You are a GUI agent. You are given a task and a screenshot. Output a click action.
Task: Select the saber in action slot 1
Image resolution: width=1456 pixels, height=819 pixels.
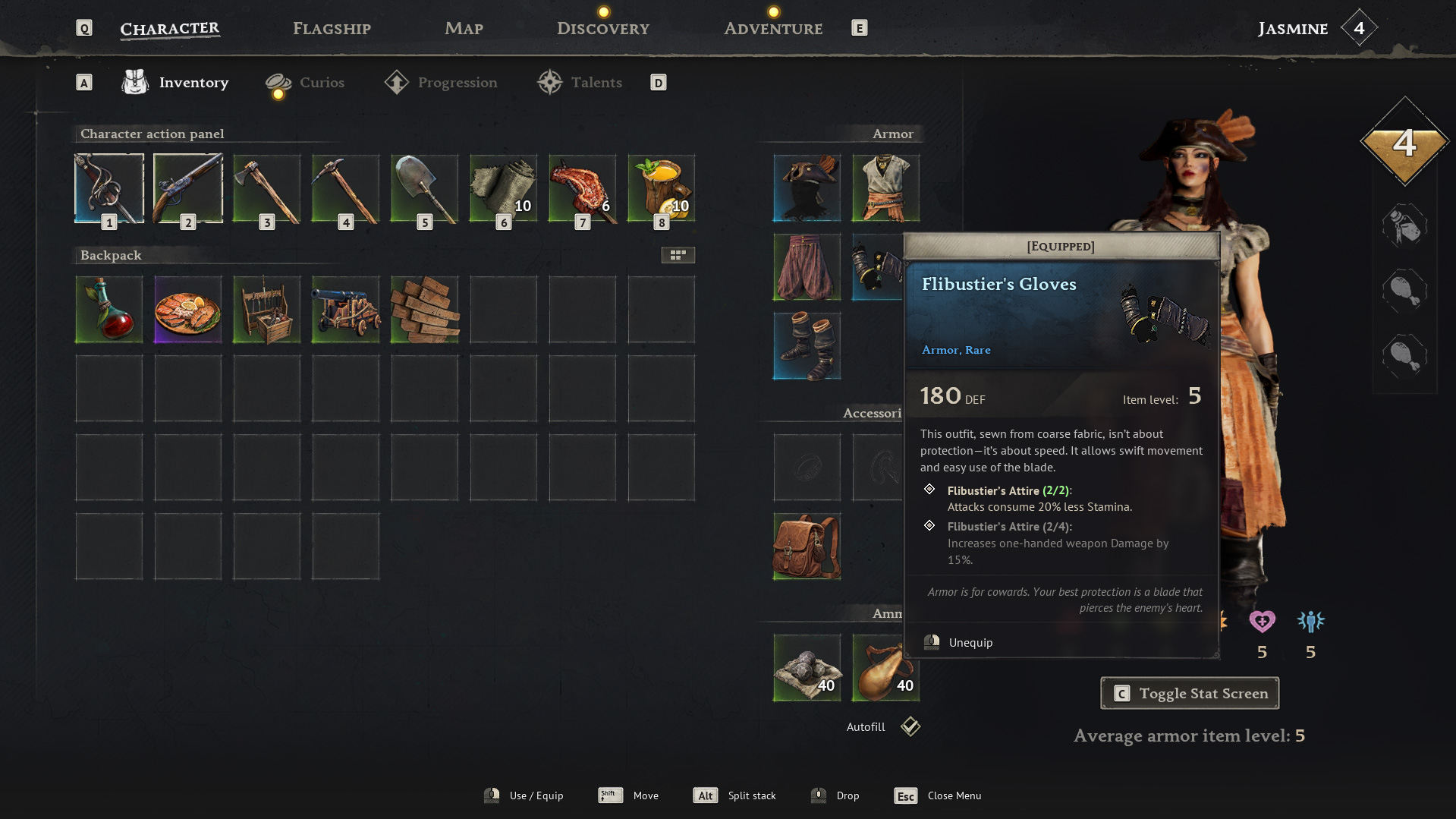[x=108, y=187]
